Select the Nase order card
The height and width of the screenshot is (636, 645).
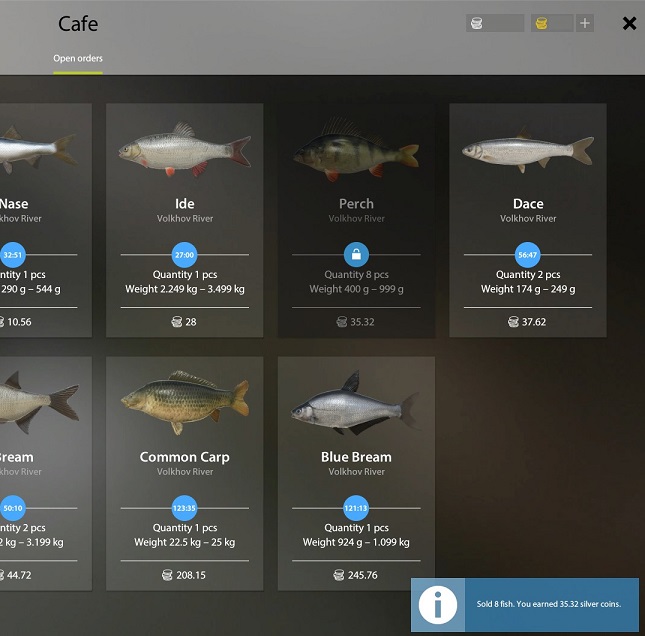point(40,220)
